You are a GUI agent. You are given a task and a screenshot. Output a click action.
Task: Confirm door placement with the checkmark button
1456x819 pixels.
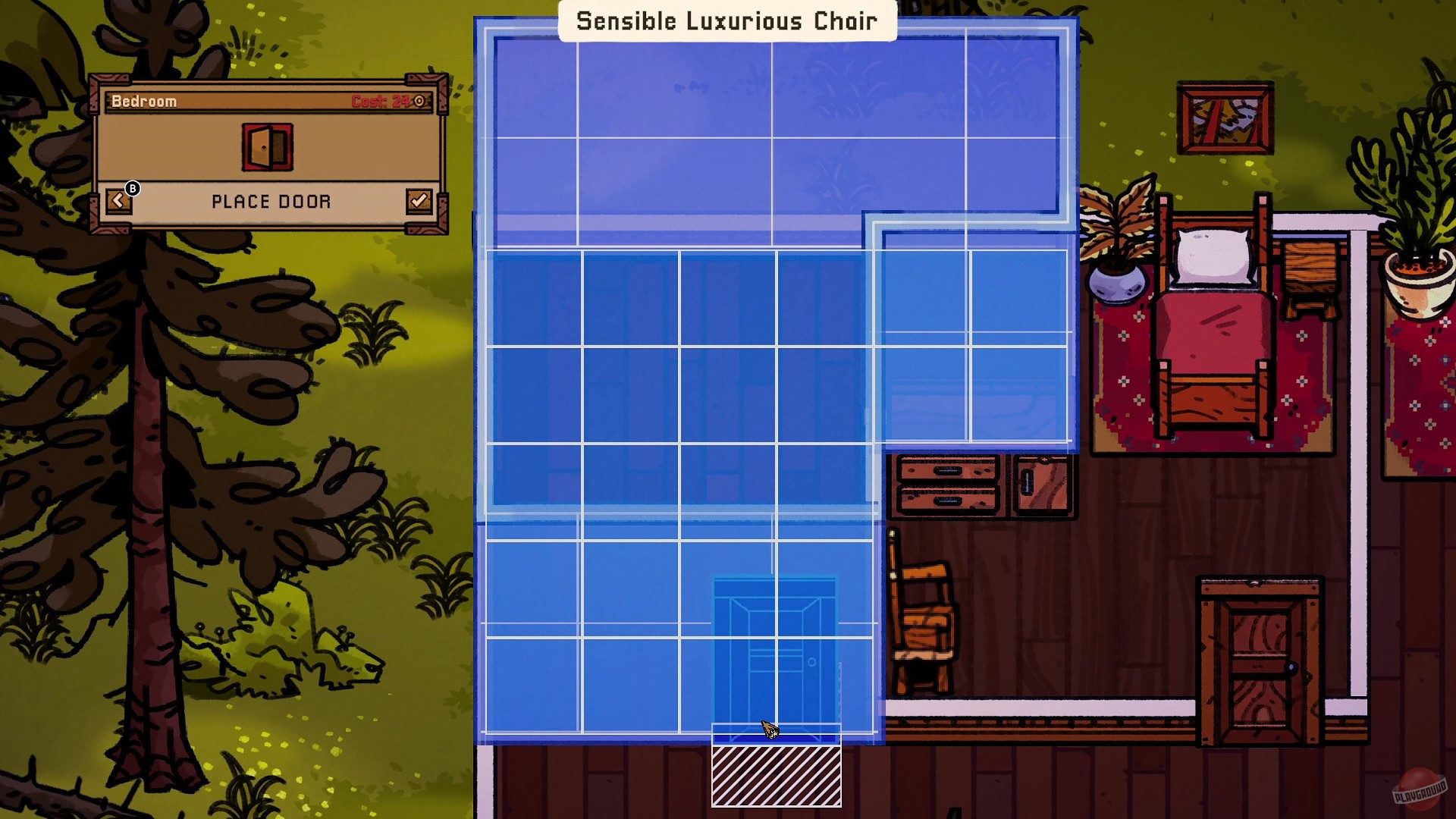click(419, 200)
